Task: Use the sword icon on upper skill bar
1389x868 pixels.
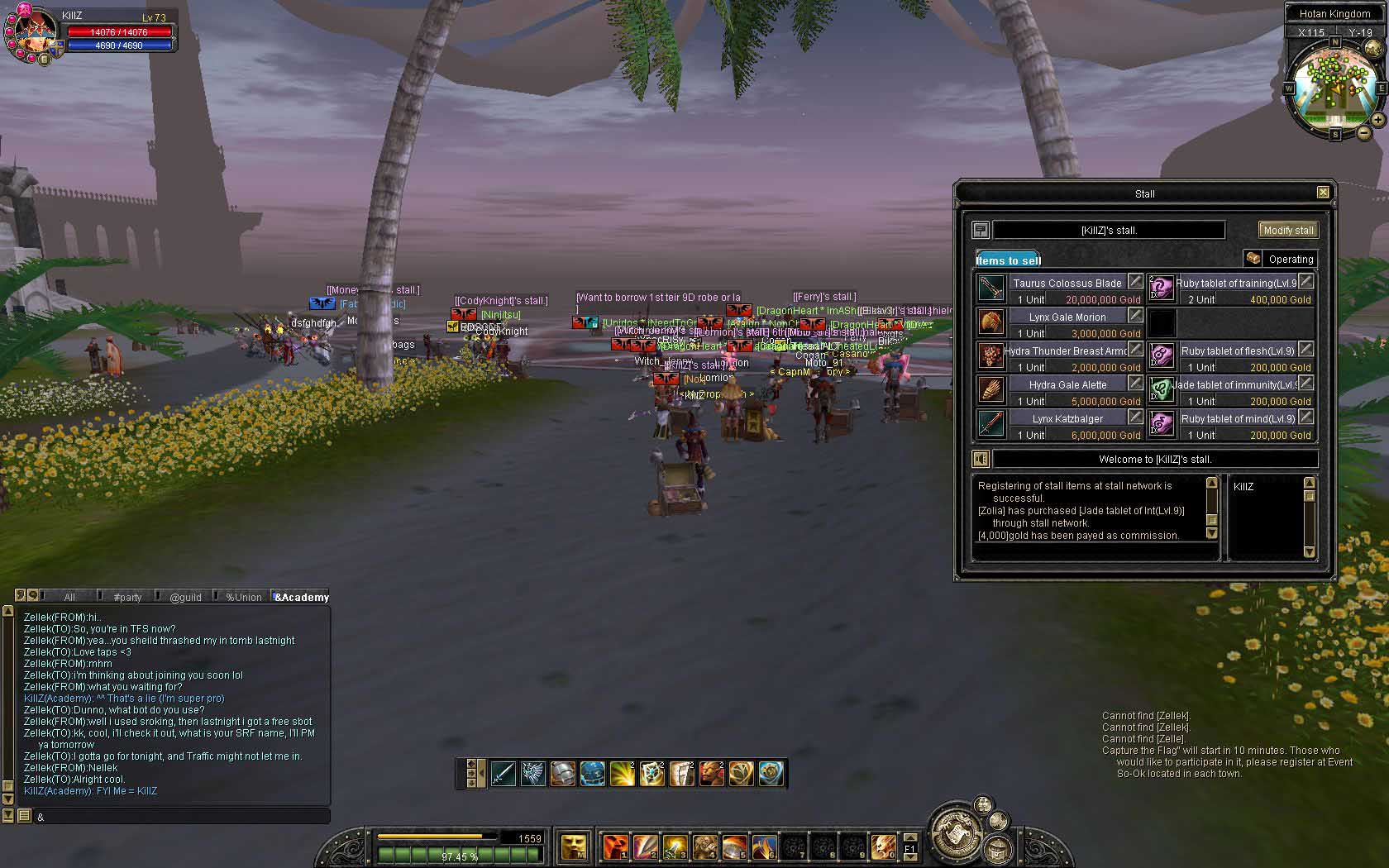Action: point(503,774)
